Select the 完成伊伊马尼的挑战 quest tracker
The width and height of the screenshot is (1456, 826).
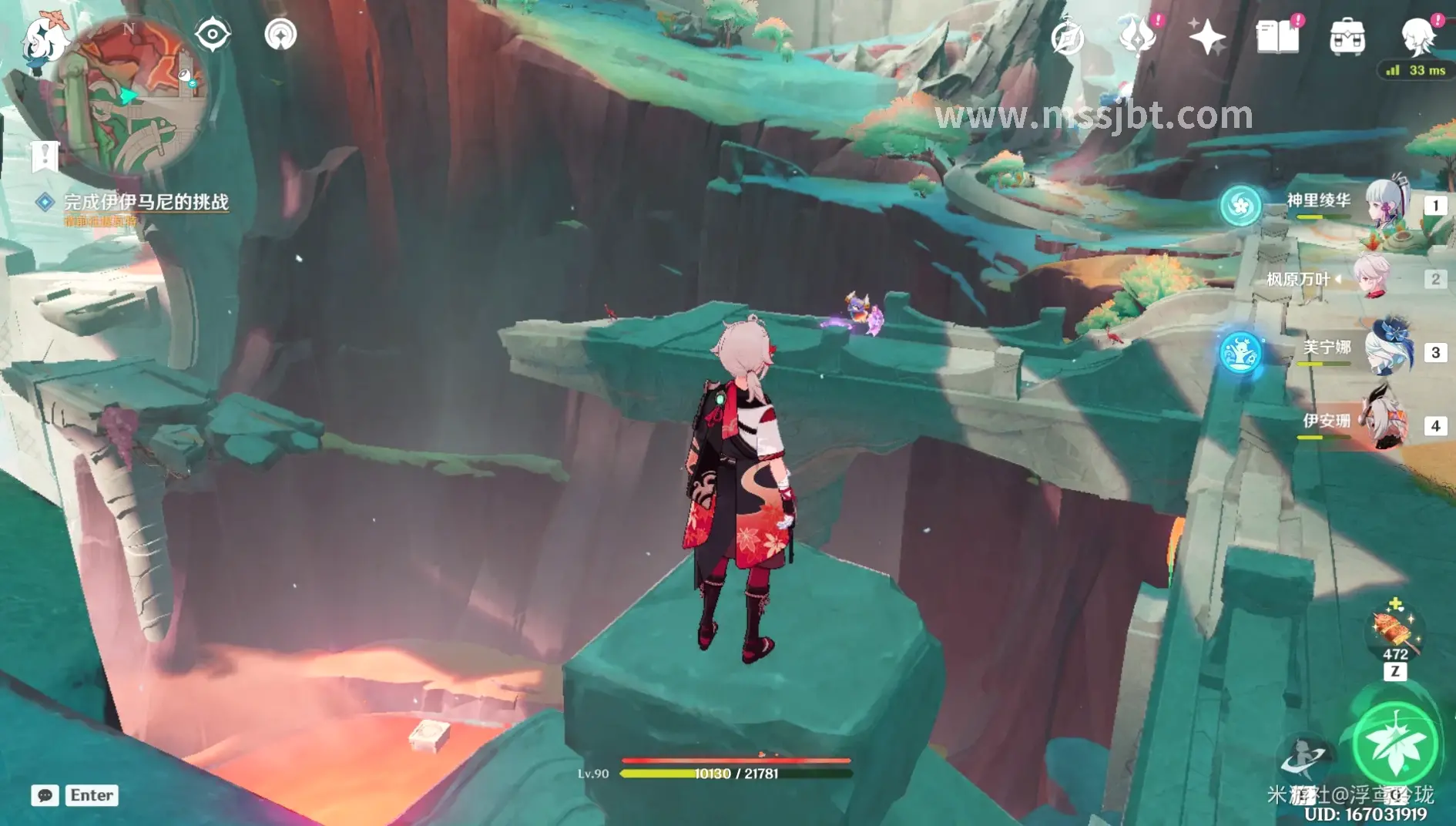(146, 202)
